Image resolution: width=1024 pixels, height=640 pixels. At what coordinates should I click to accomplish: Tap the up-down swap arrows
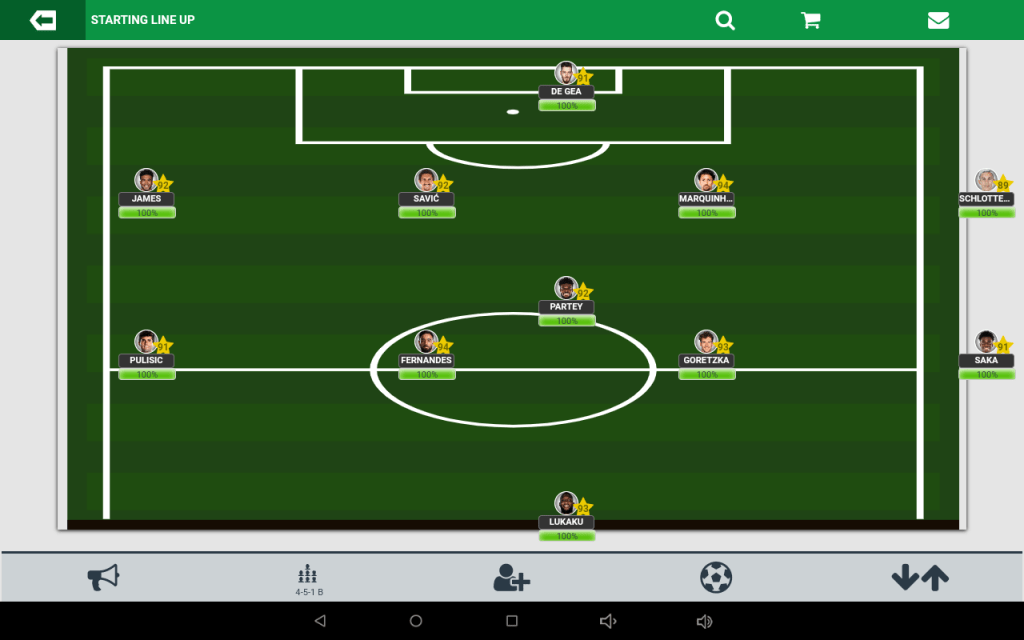920,577
